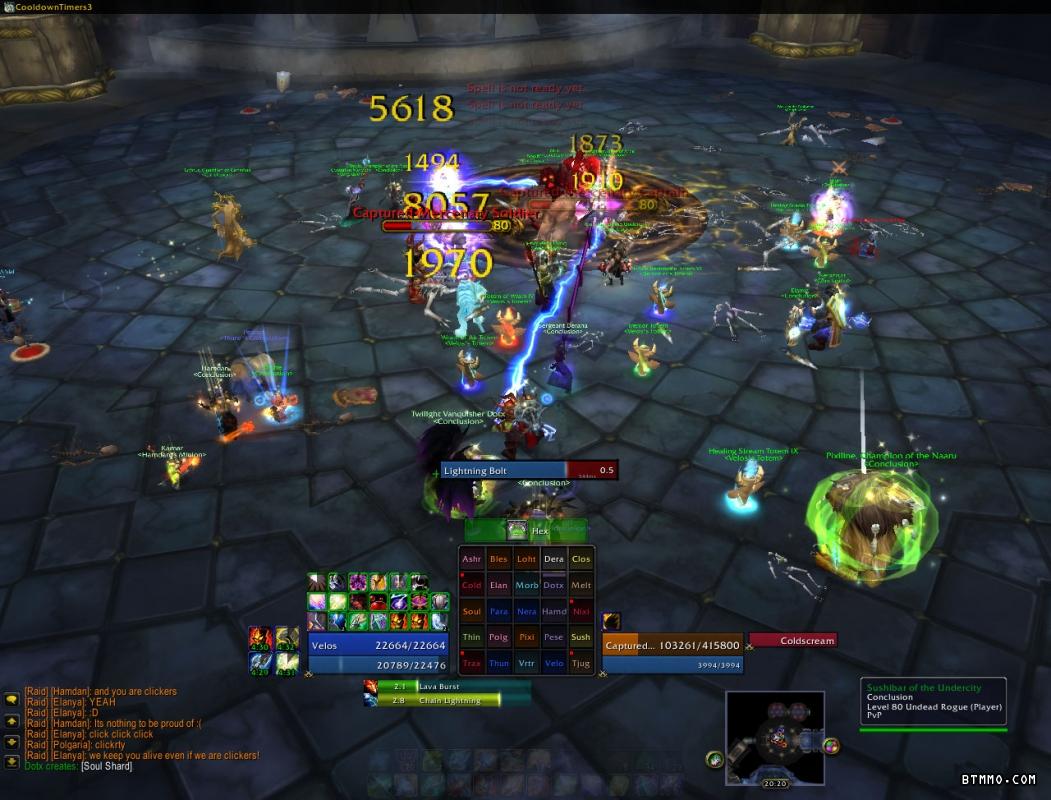Click the target's debuff icon above Captured frame
This screenshot has height=800, width=1051.
tap(611, 621)
